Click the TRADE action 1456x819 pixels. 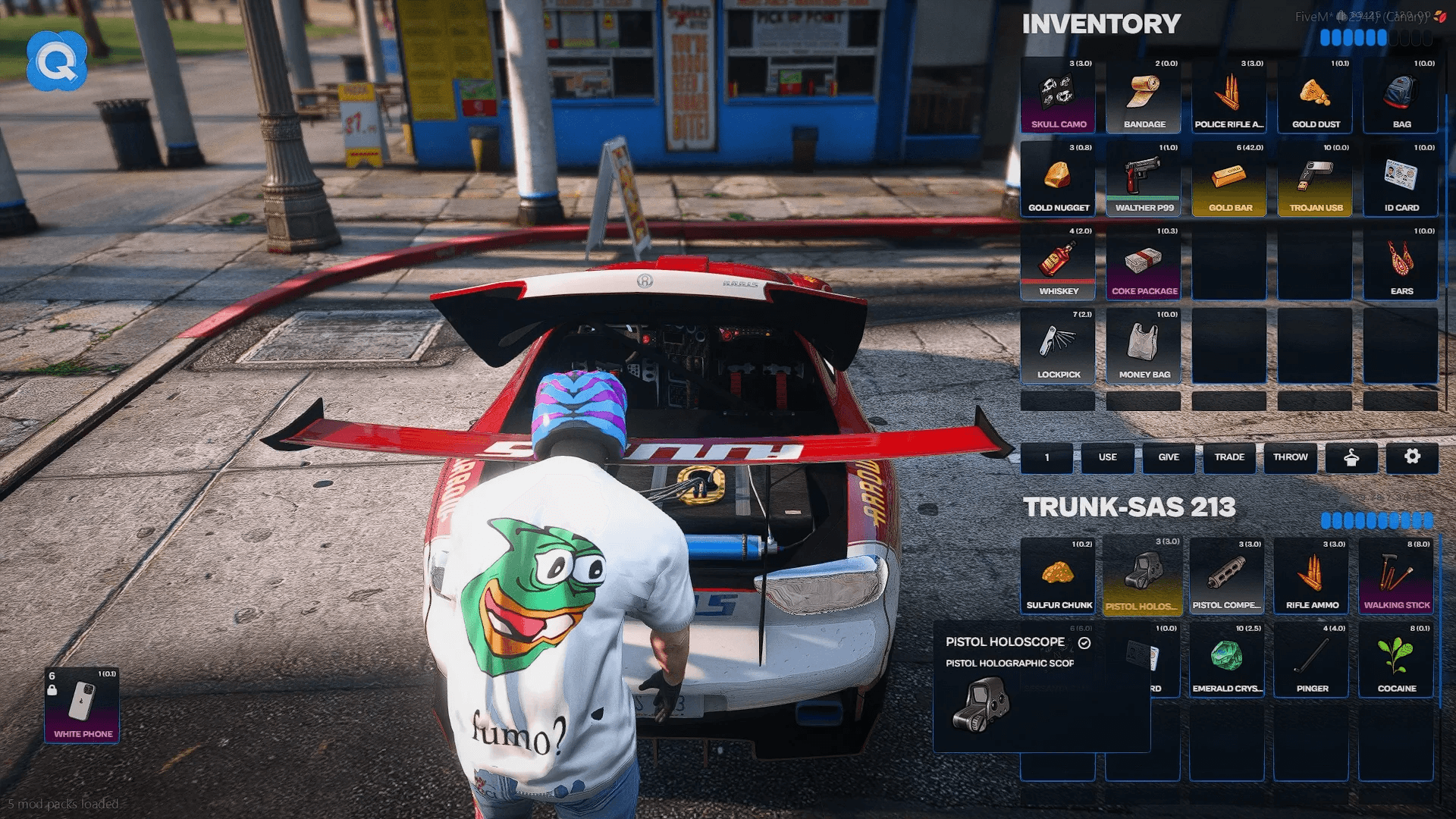(x=1228, y=457)
